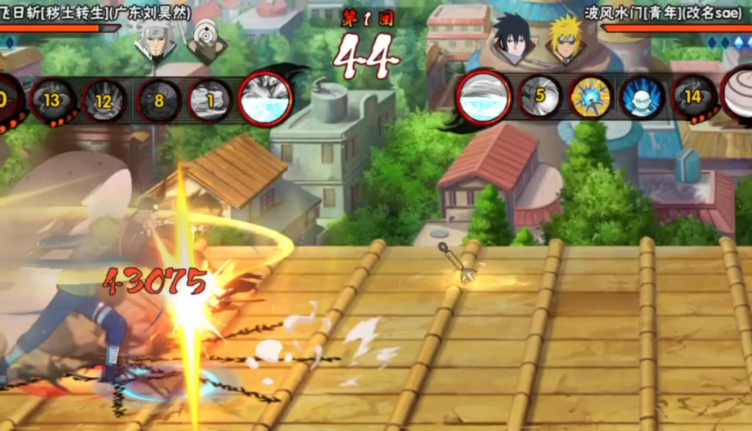The height and width of the screenshot is (431, 752).
Task: Choose the glowing blue figure skill icon
Action: [x=642, y=97]
